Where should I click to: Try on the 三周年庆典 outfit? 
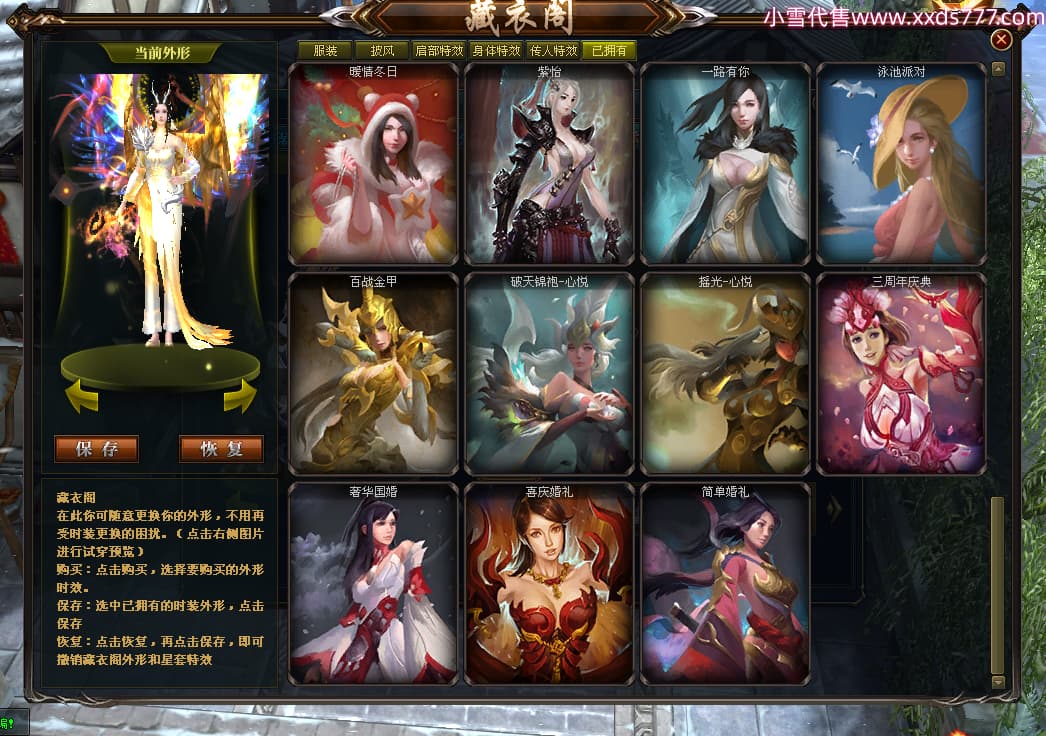(x=901, y=374)
